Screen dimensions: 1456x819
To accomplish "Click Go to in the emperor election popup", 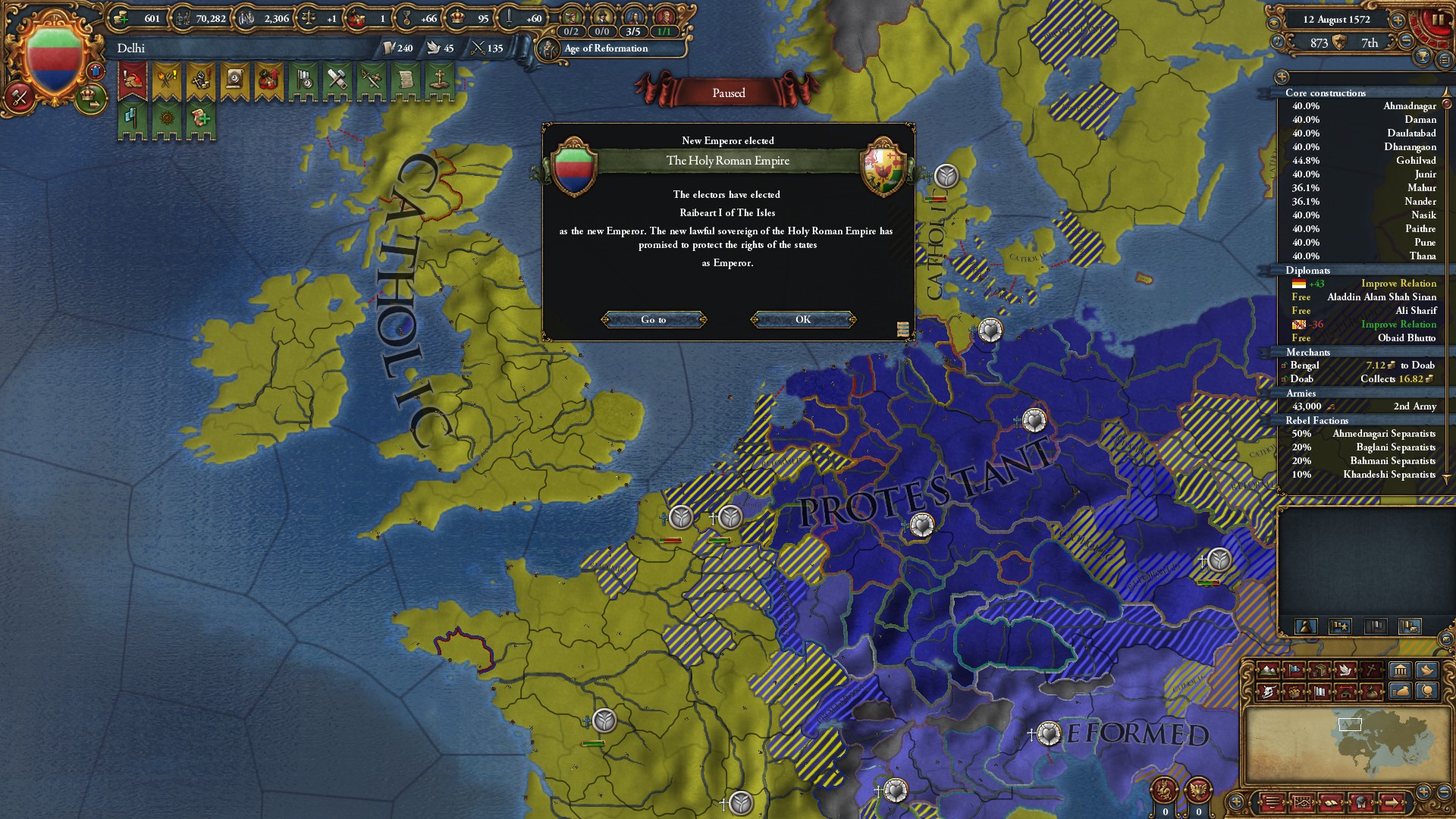I will pyautogui.click(x=654, y=319).
